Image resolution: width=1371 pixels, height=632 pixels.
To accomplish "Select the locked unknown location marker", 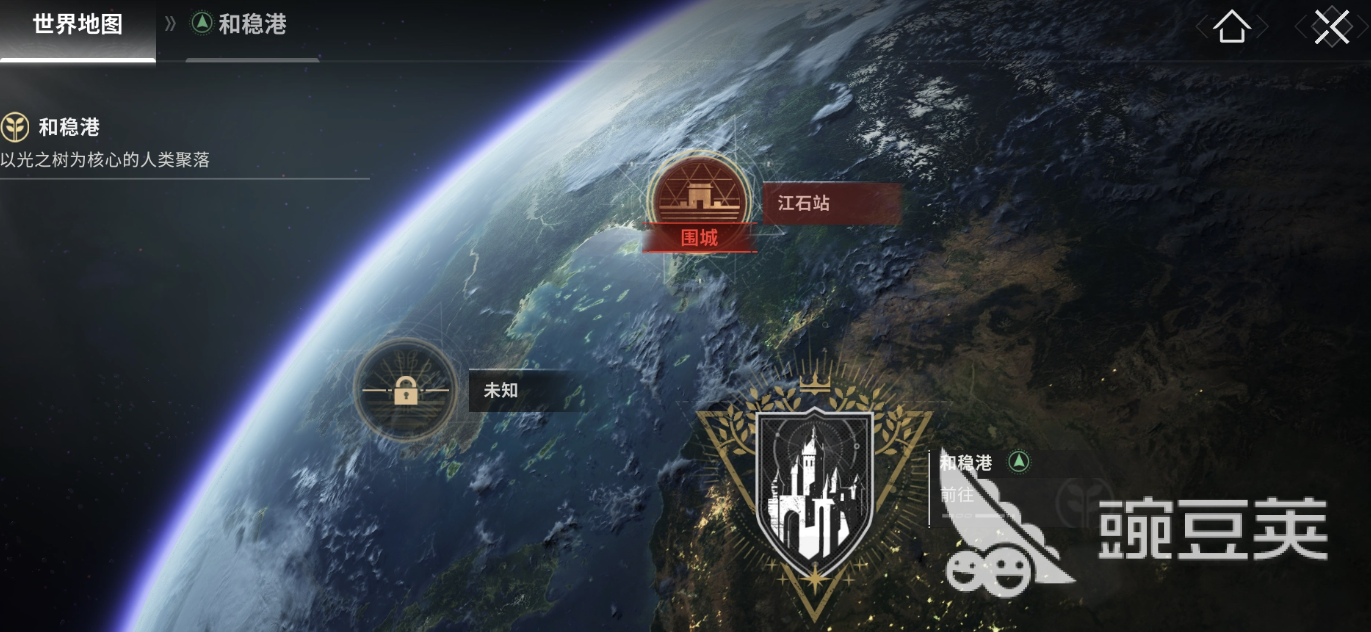I will pyautogui.click(x=405, y=391).
